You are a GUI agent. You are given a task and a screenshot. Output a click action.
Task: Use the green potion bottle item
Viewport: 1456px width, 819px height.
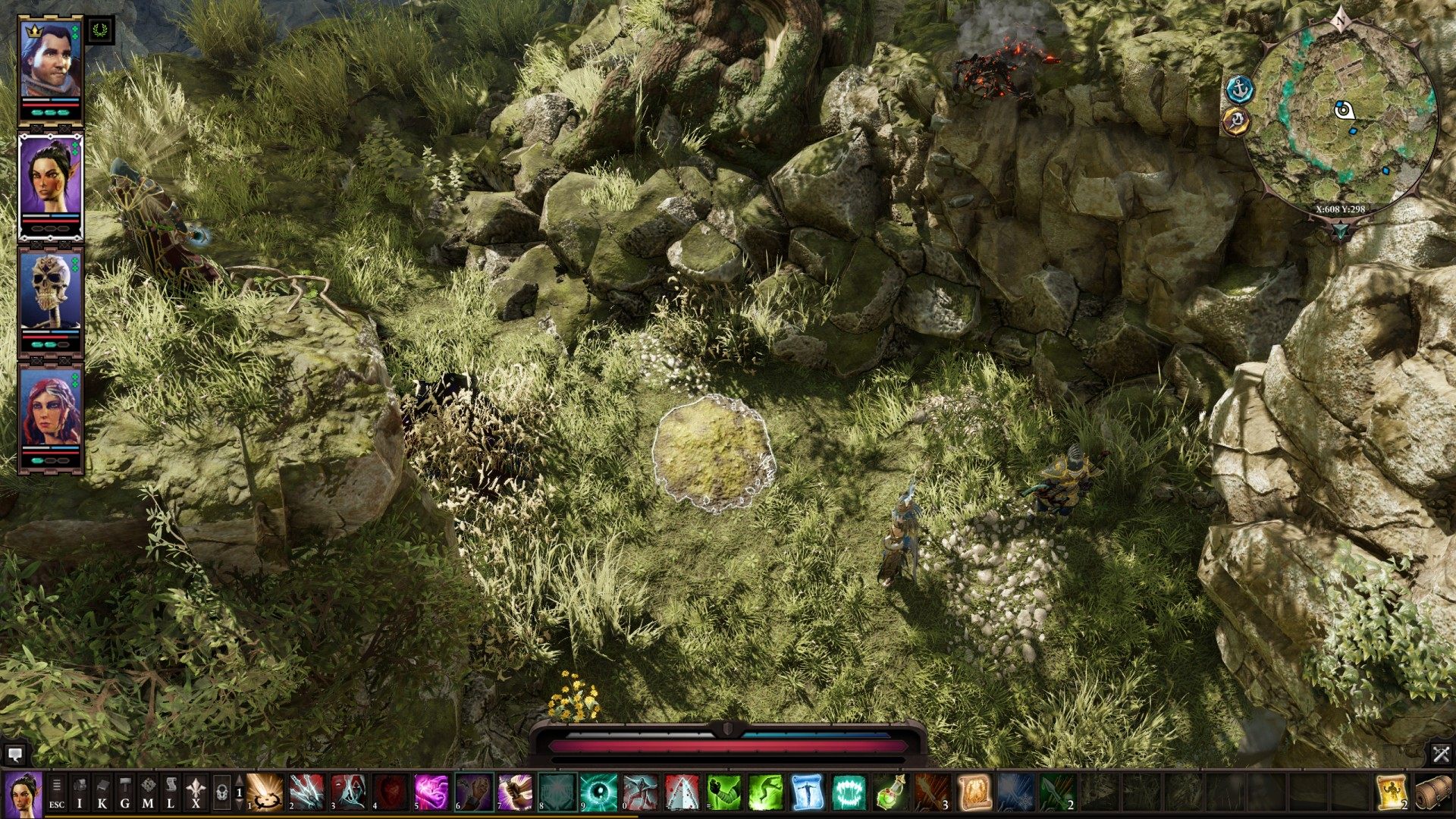890,792
